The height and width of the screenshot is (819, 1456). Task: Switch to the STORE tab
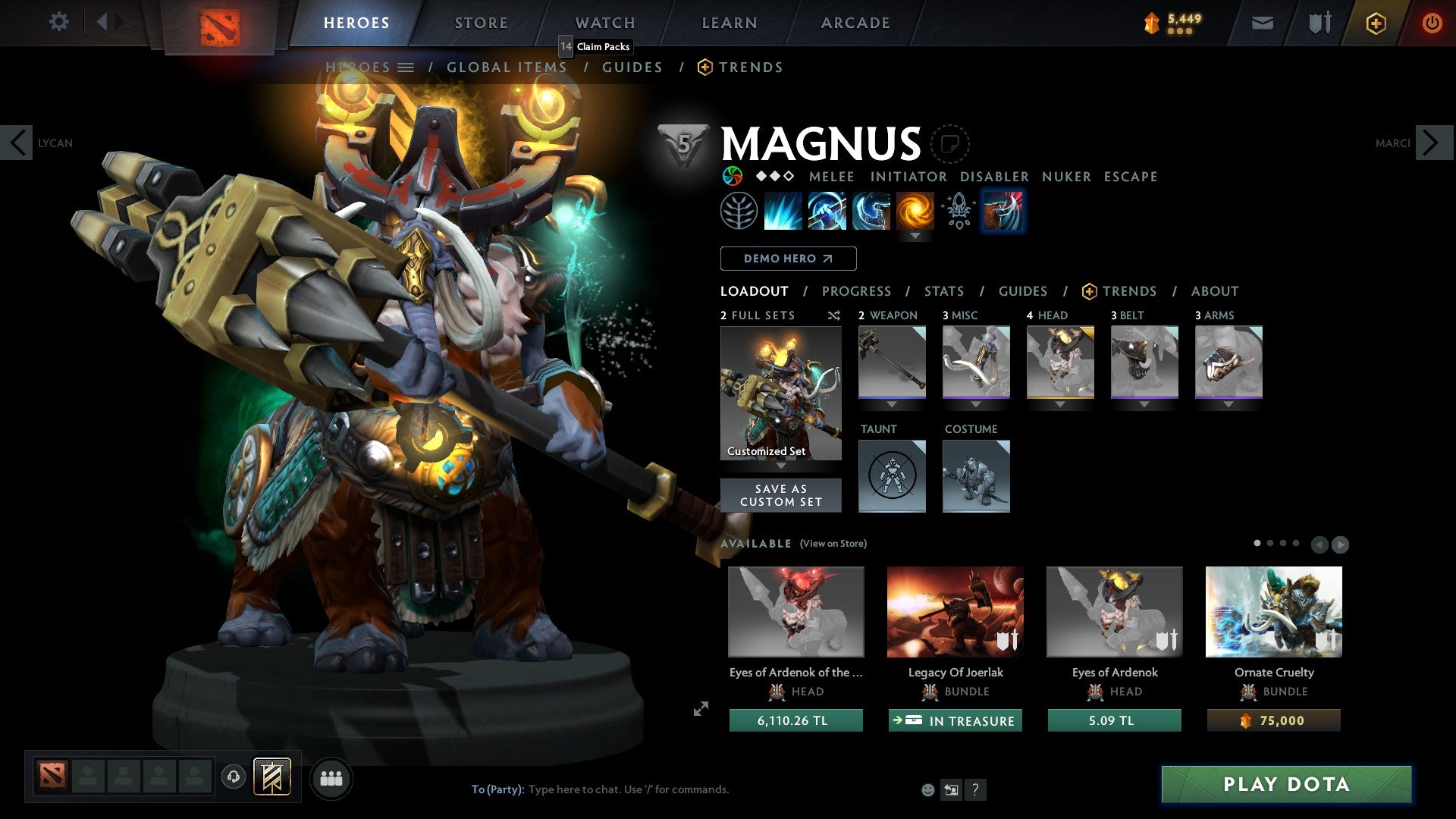pos(481,22)
